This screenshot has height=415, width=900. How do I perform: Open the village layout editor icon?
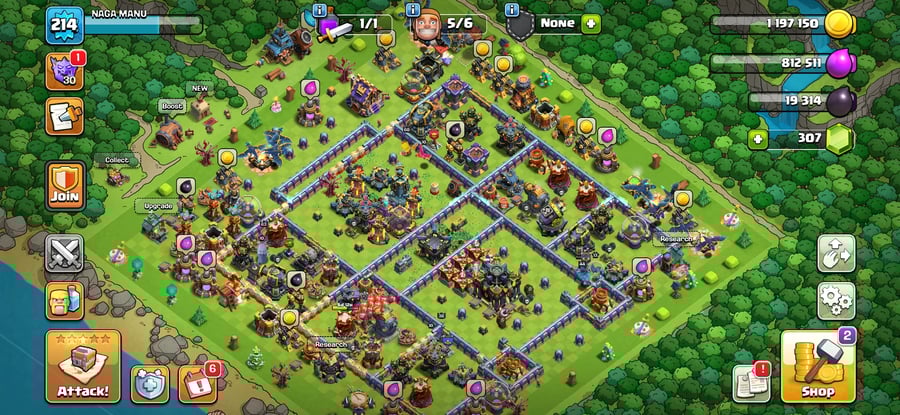click(836, 254)
